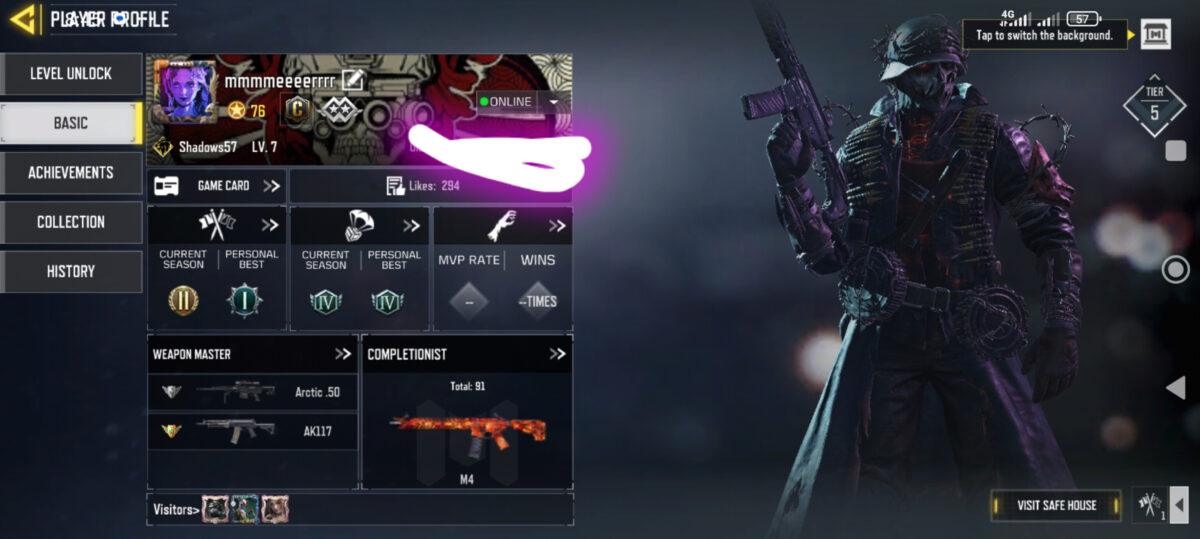Switch to the Level Unlock tab
The image size is (1200, 539).
click(70, 74)
